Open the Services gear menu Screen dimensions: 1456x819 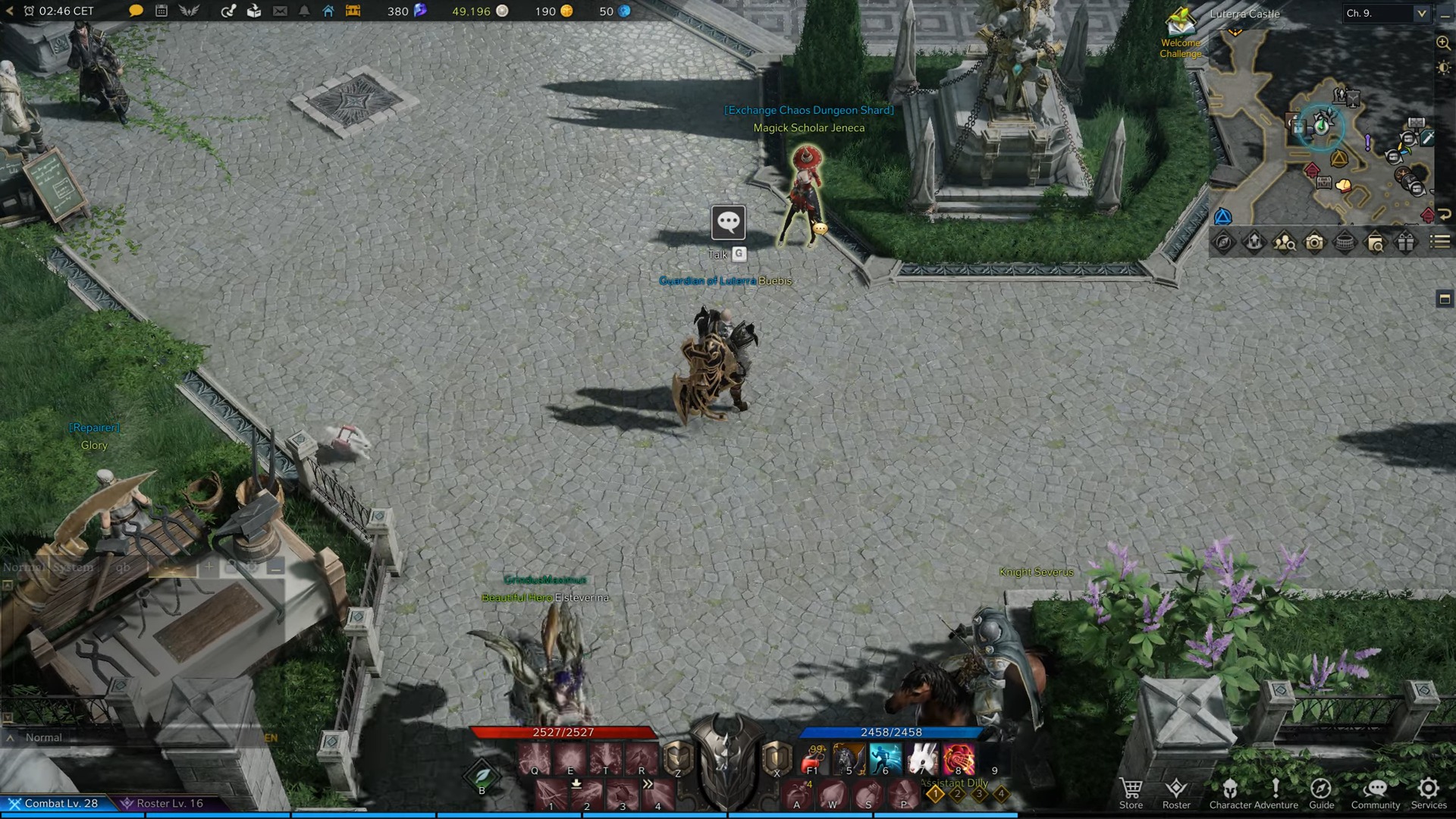point(1429,793)
